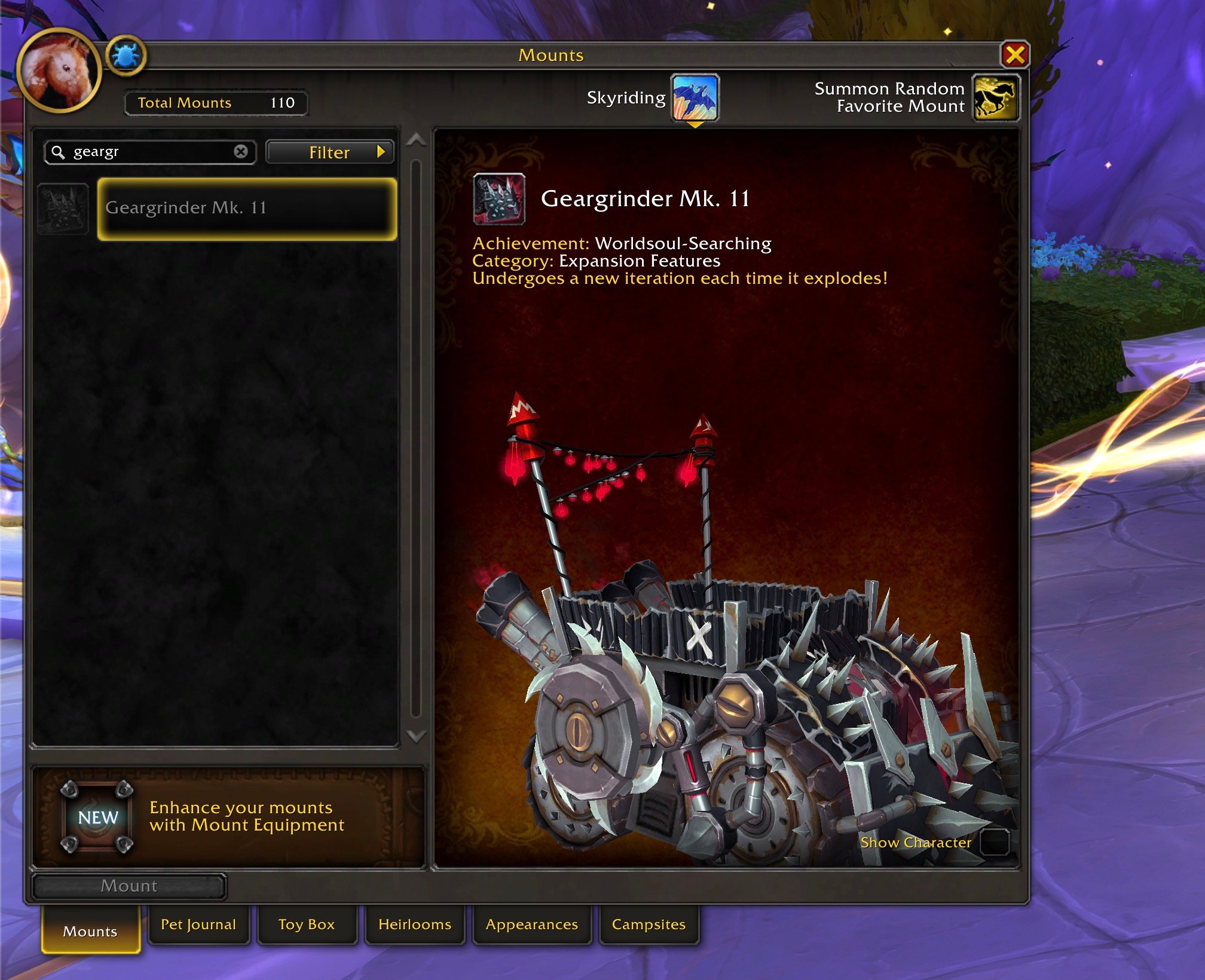This screenshot has width=1205, height=980.
Task: Click the Geargrinder icon in the detail panel
Action: click(x=499, y=199)
